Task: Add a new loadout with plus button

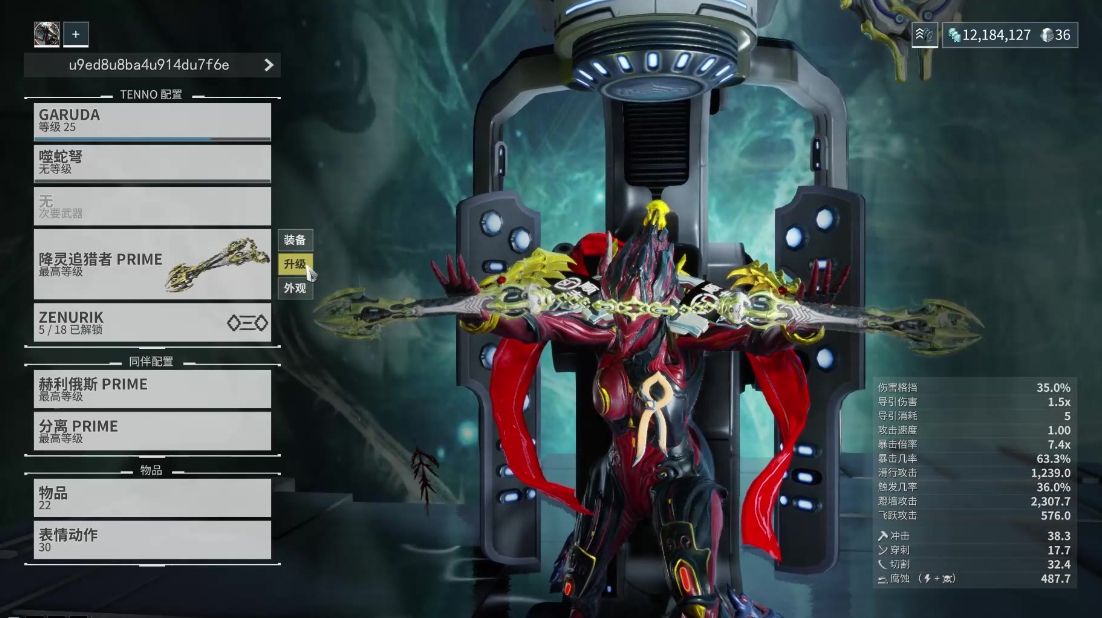Action: point(76,34)
